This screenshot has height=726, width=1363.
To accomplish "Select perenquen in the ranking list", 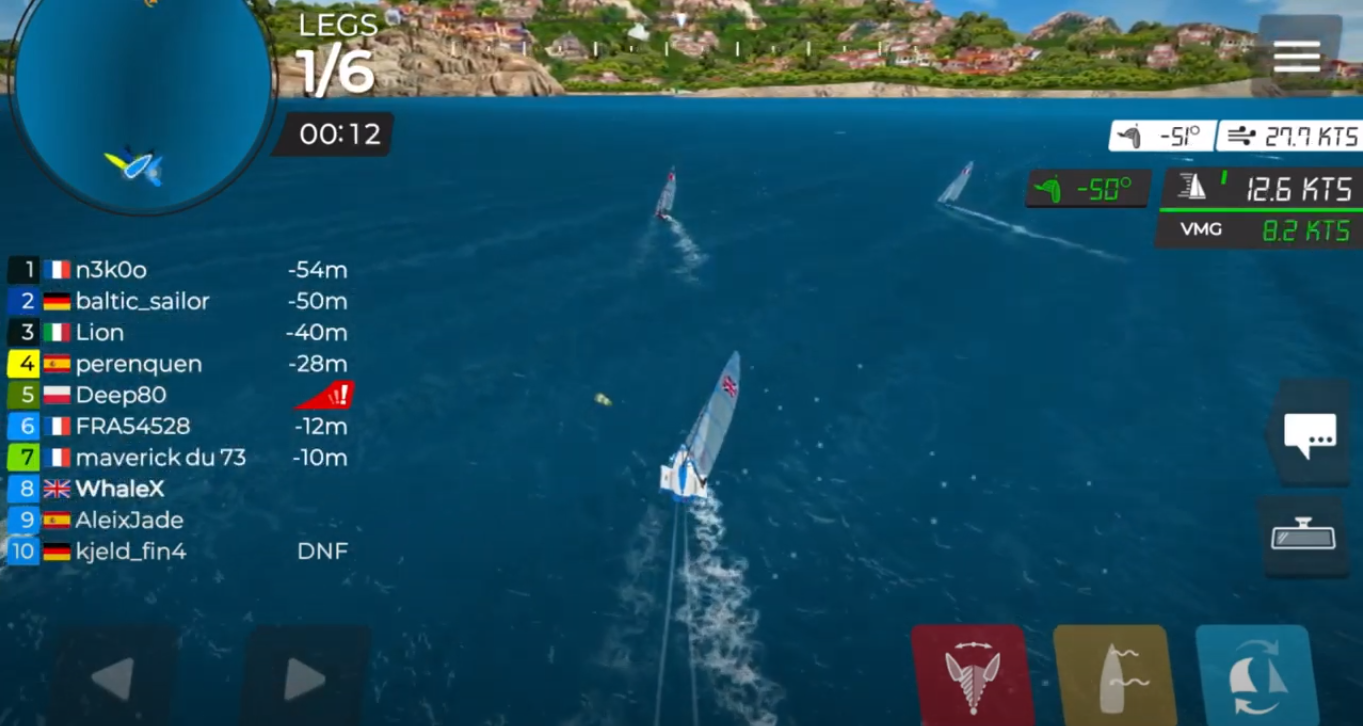I will 138,364.
